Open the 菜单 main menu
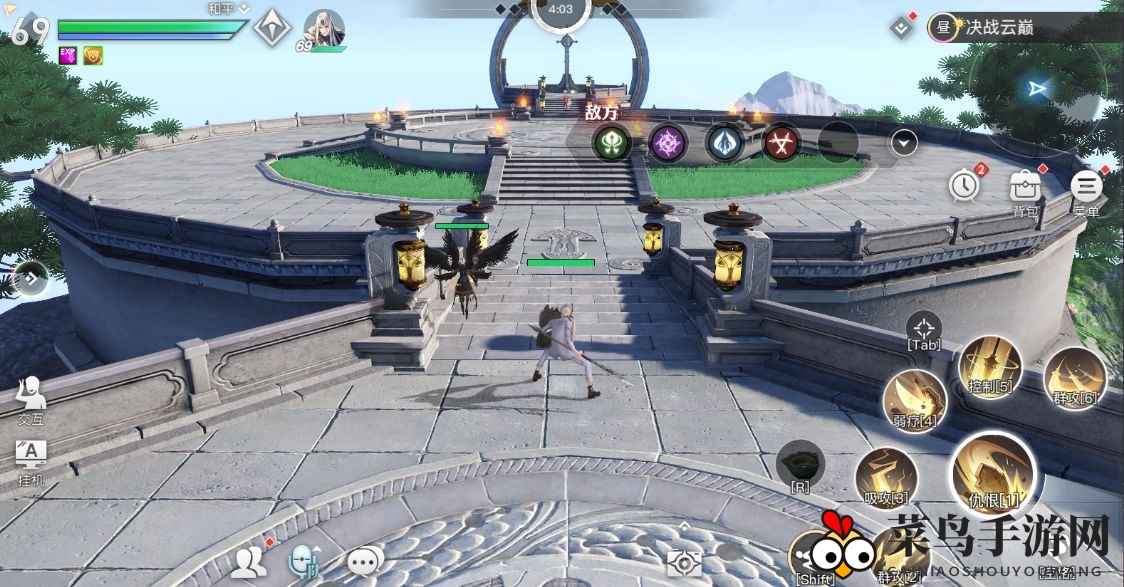 pyautogui.click(x=1086, y=186)
